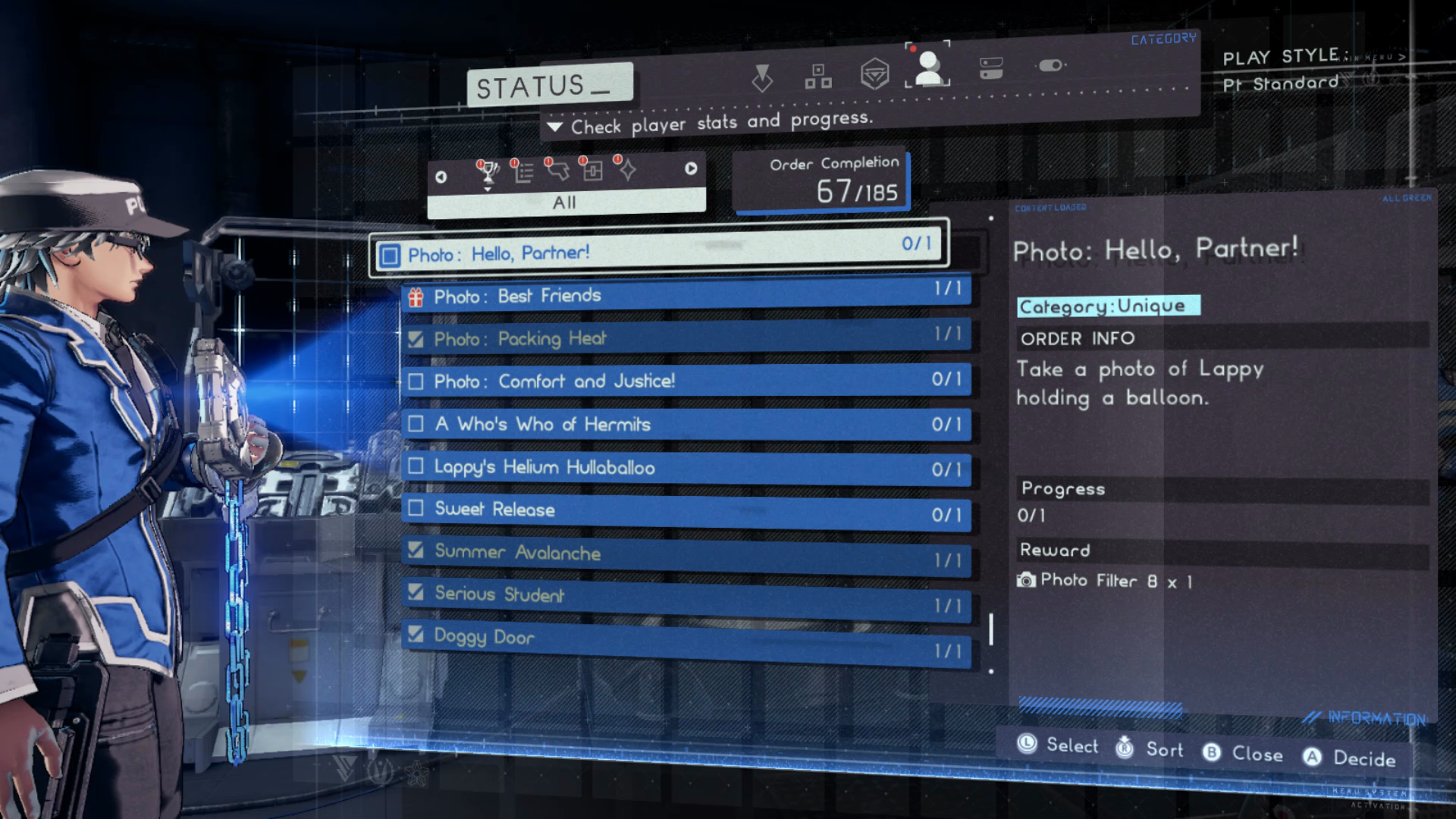Select Lappy's Helium Hullaballoo order
The width and height of the screenshot is (1456, 819).
click(x=686, y=467)
